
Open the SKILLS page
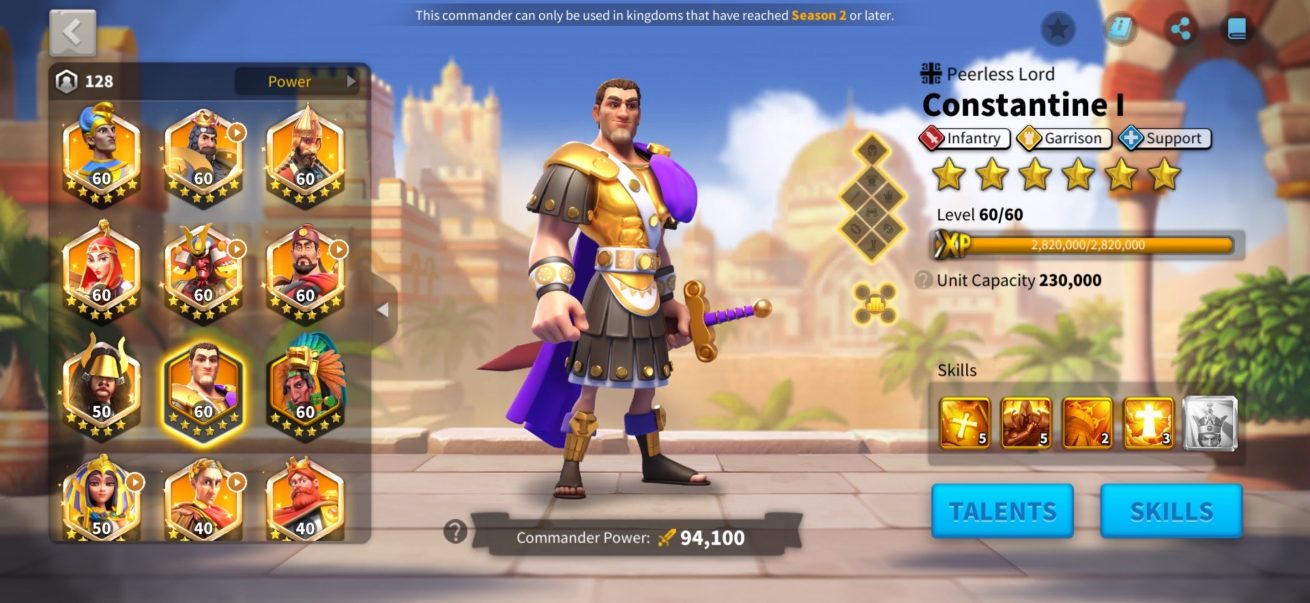pos(1171,511)
